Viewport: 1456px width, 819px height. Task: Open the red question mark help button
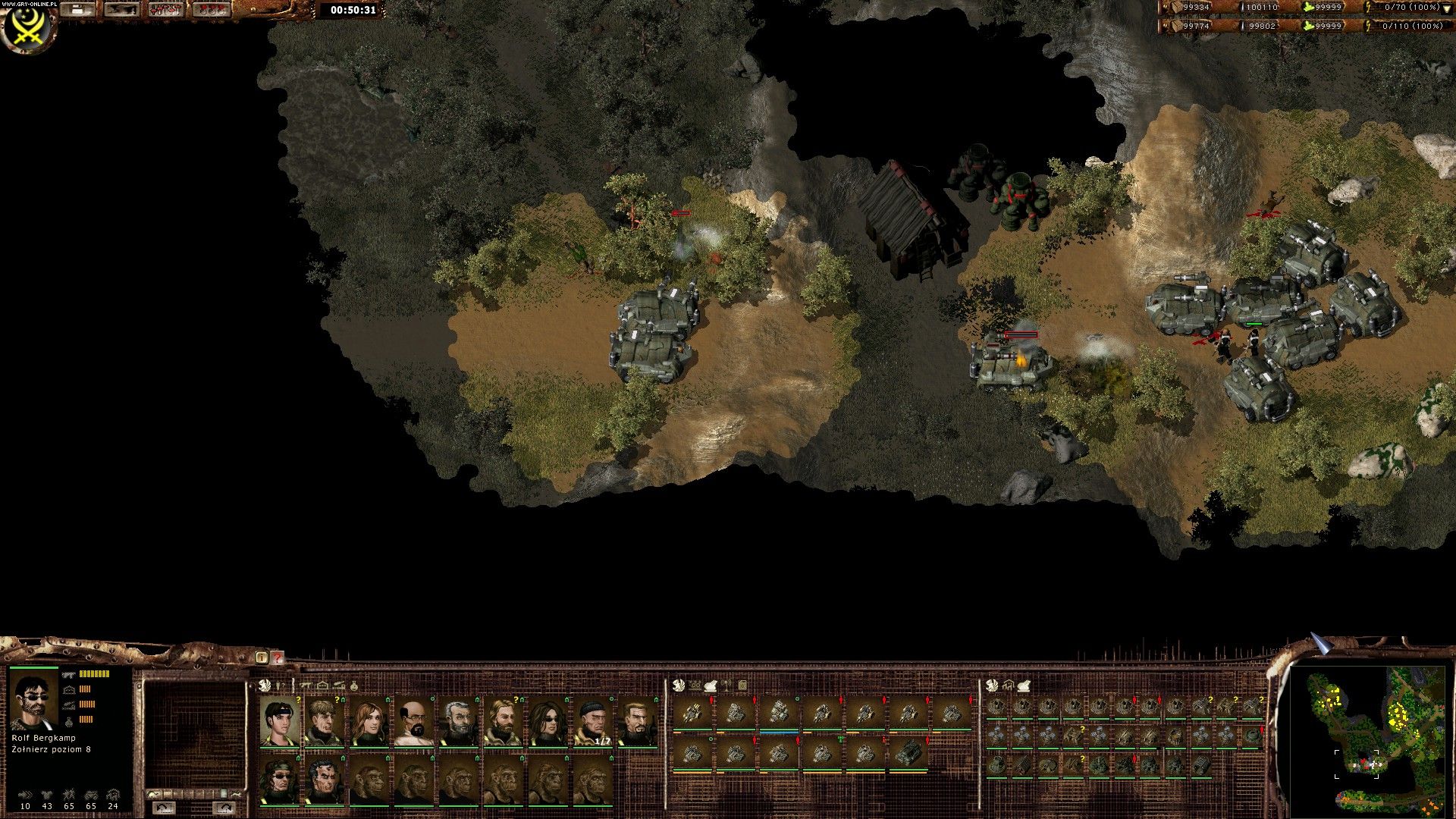click(x=278, y=657)
